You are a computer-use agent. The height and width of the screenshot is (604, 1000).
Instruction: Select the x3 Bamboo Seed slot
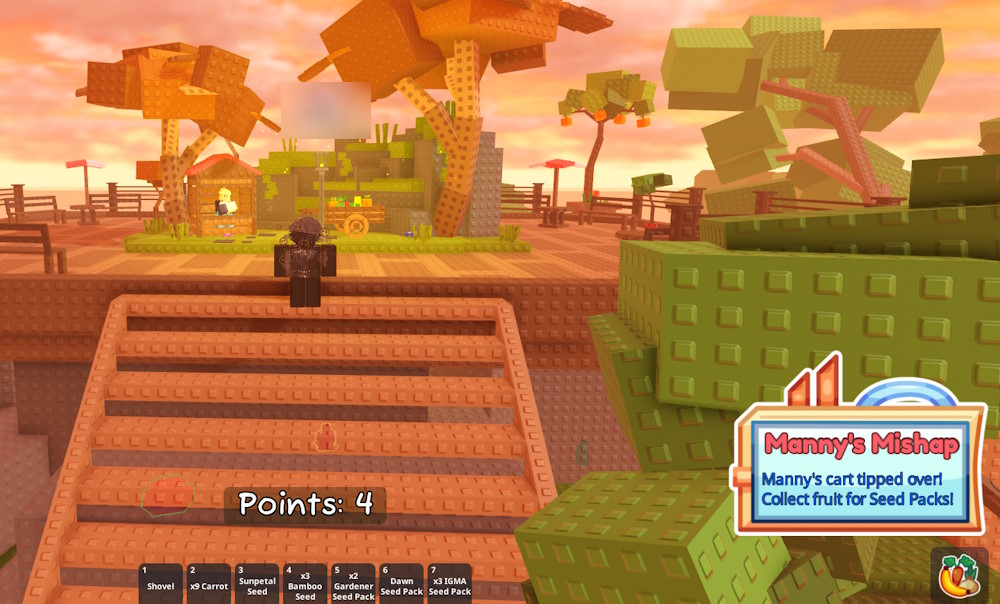(305, 584)
